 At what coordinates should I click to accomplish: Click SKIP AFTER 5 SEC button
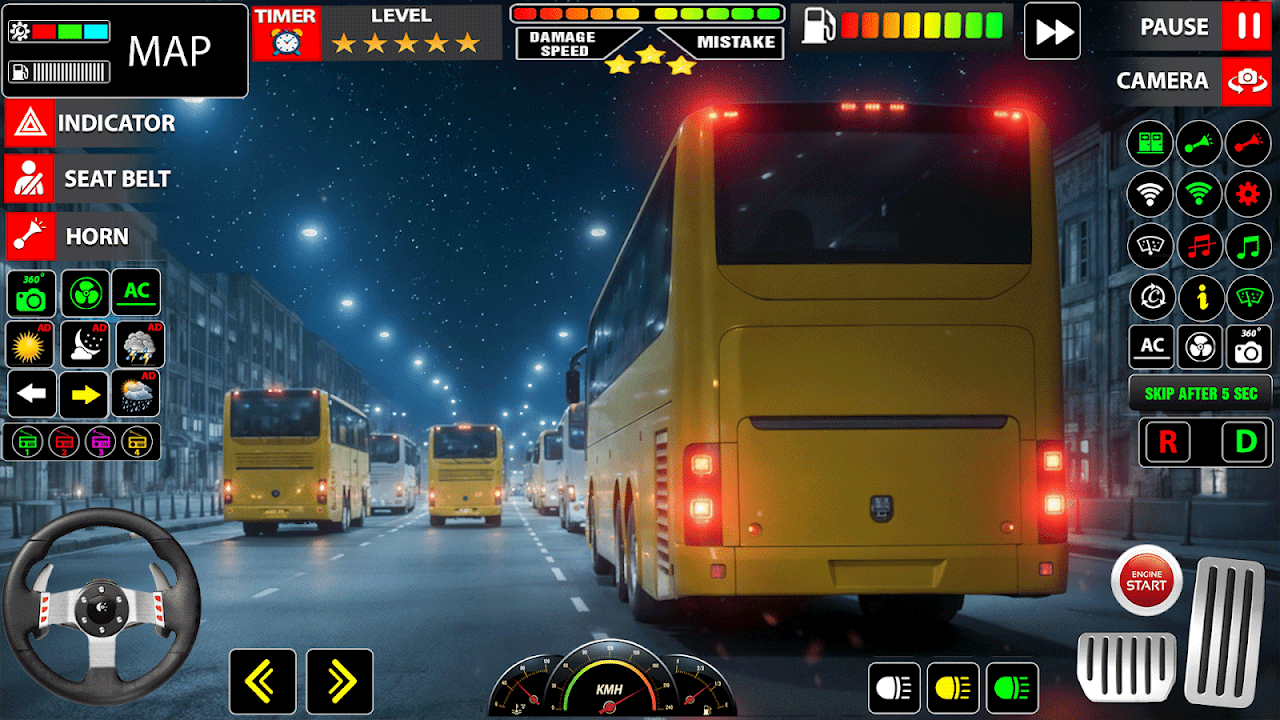pyautogui.click(x=1200, y=393)
